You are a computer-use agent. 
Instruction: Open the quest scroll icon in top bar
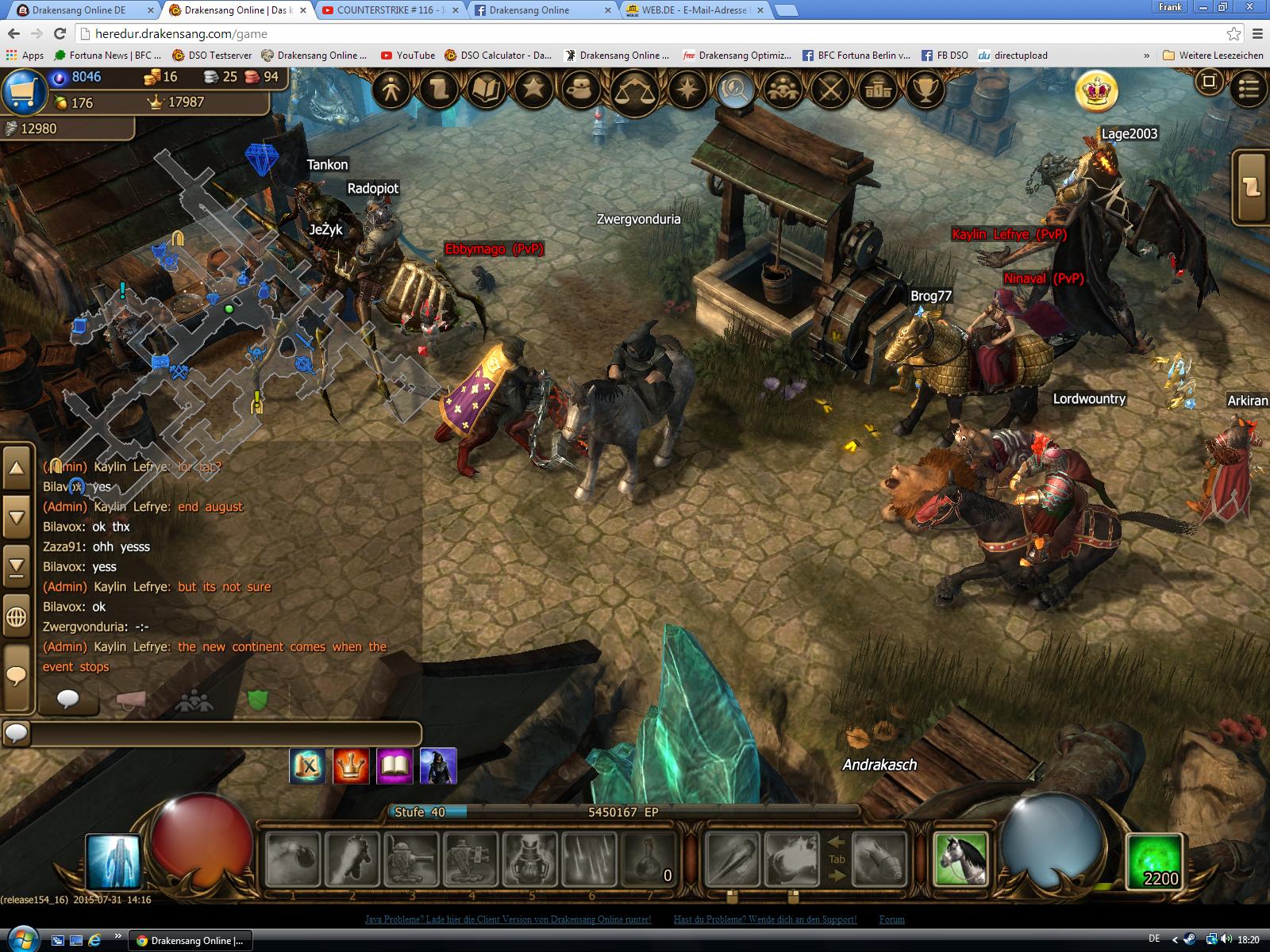[x=440, y=90]
